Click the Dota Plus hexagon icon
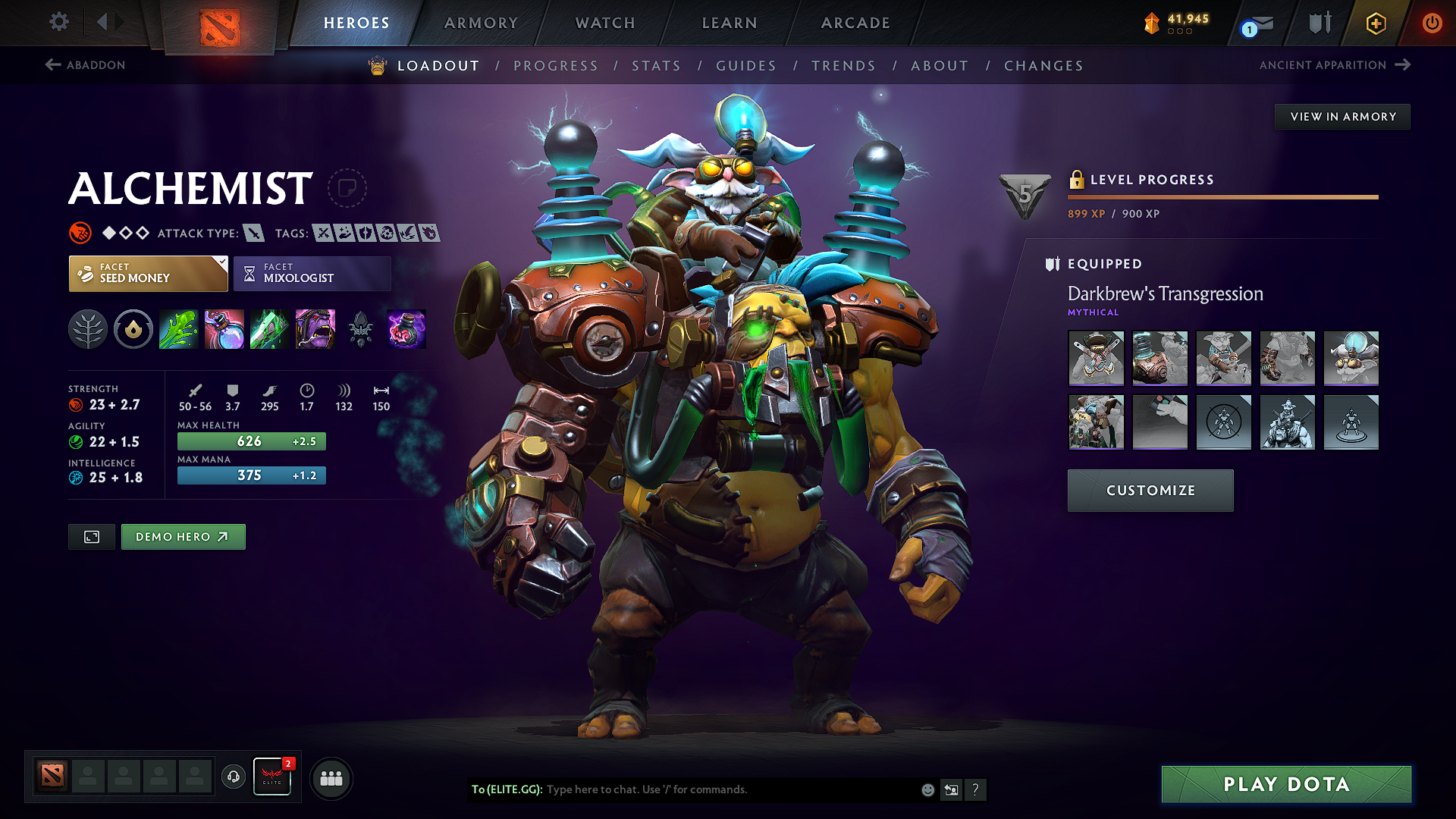This screenshot has width=1456, height=819. point(1374,23)
